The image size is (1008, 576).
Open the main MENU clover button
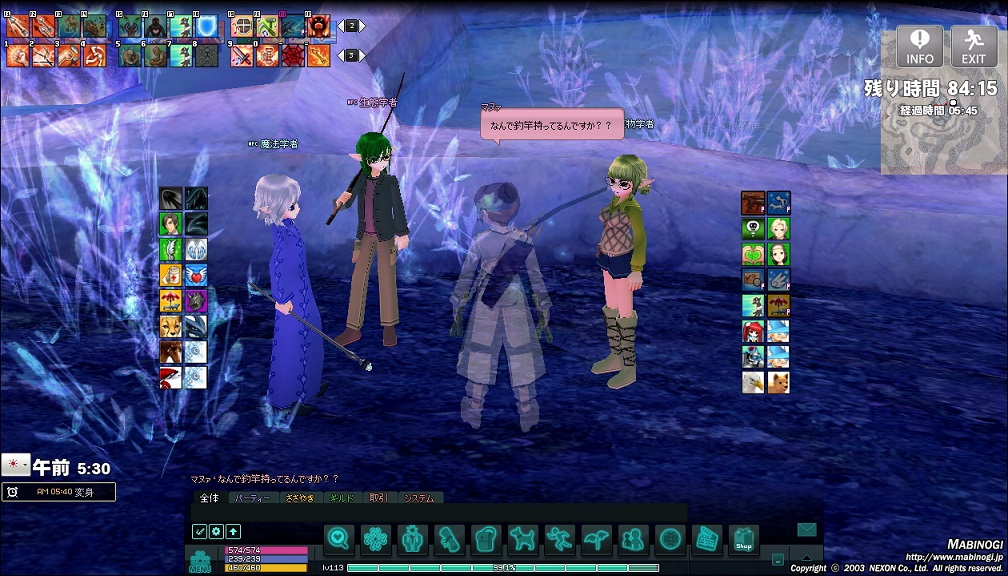pyautogui.click(x=200, y=561)
